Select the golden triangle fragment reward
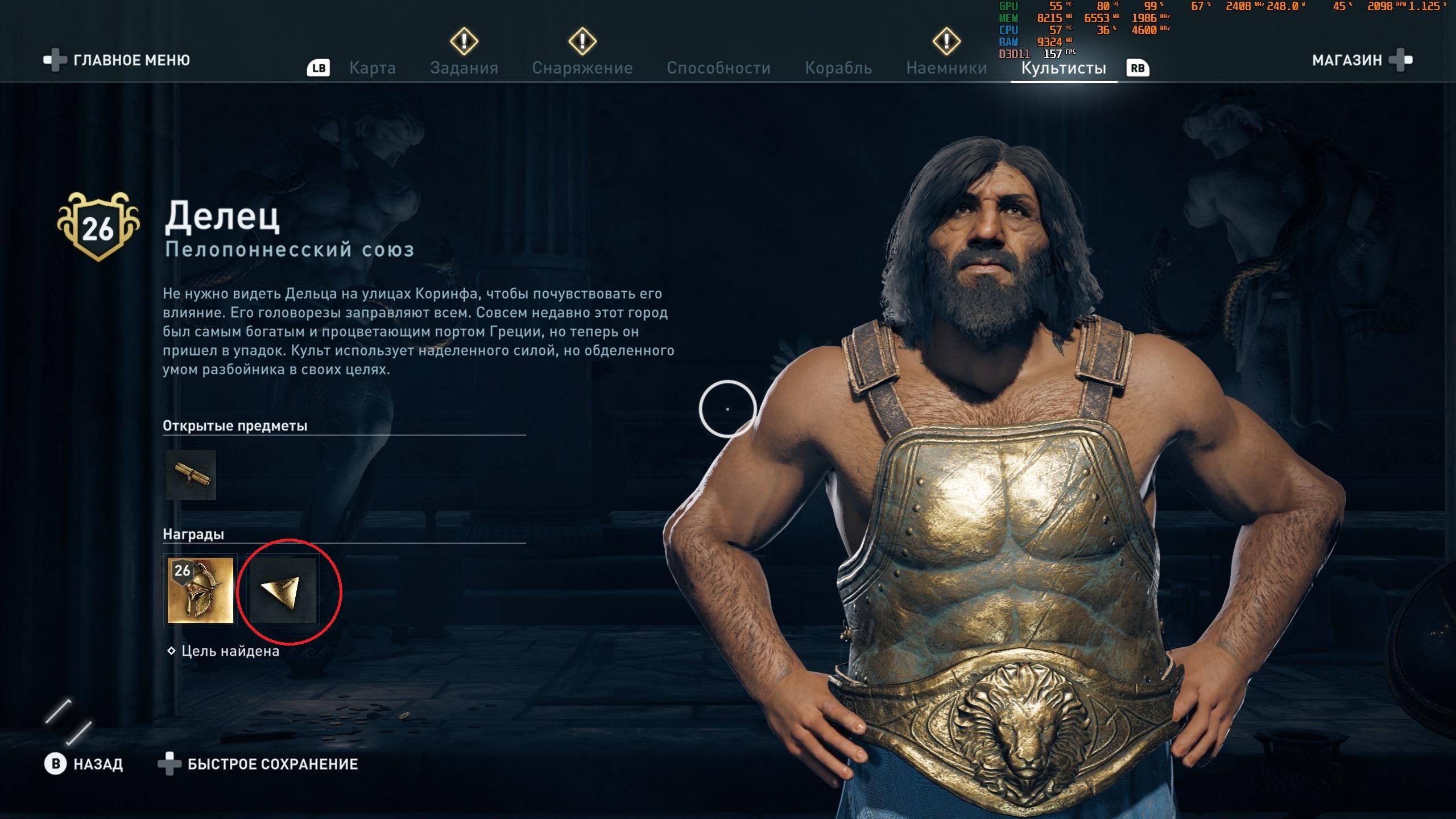Image resolution: width=1456 pixels, height=819 pixels. tap(283, 590)
